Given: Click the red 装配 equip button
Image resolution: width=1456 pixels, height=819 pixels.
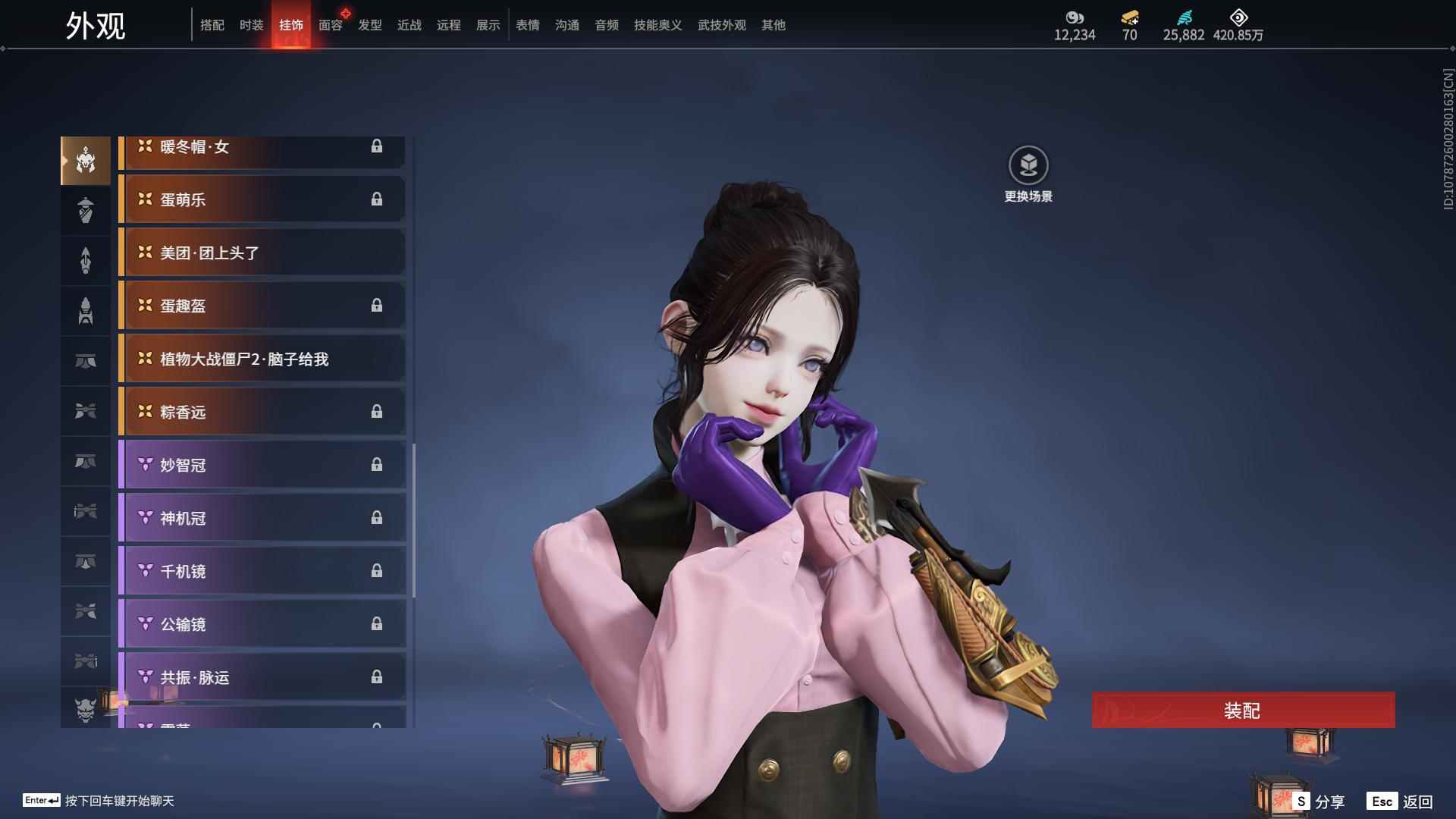Looking at the screenshot, I should [x=1243, y=710].
